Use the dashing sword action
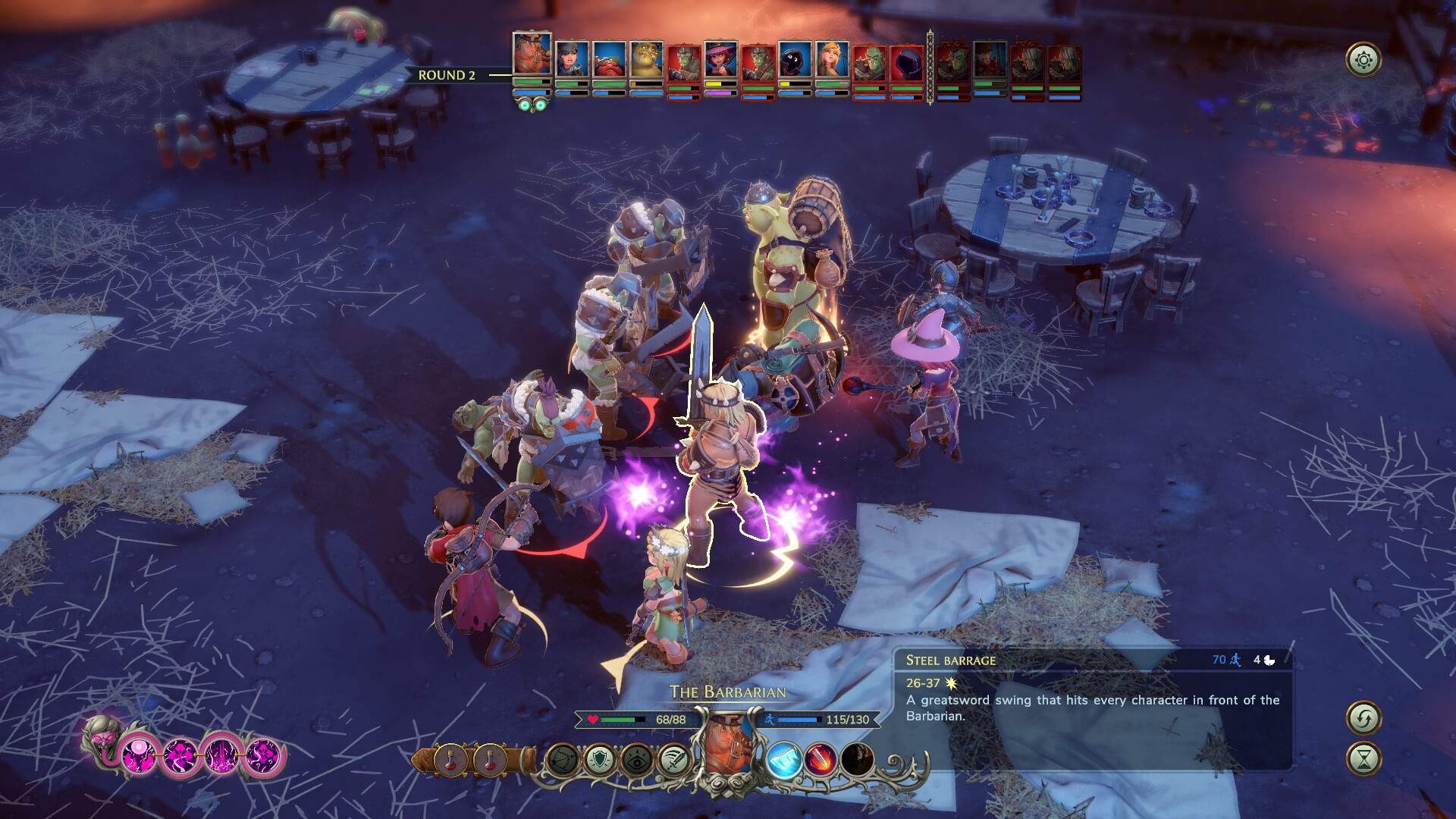 click(673, 759)
